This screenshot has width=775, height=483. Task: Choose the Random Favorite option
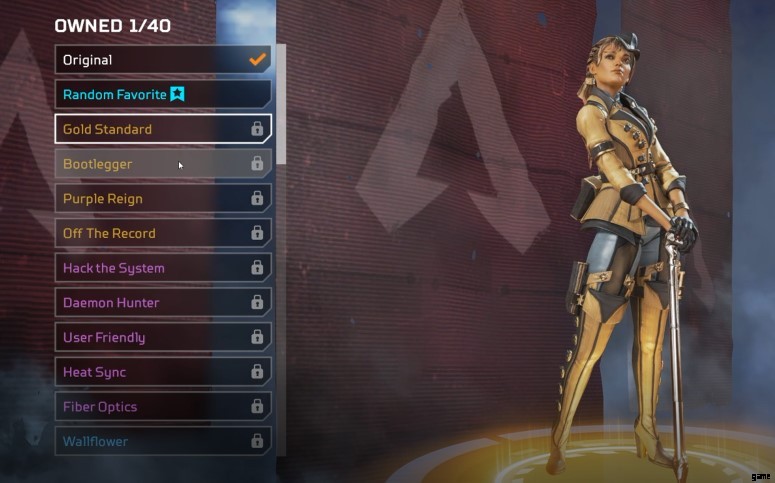[162, 94]
